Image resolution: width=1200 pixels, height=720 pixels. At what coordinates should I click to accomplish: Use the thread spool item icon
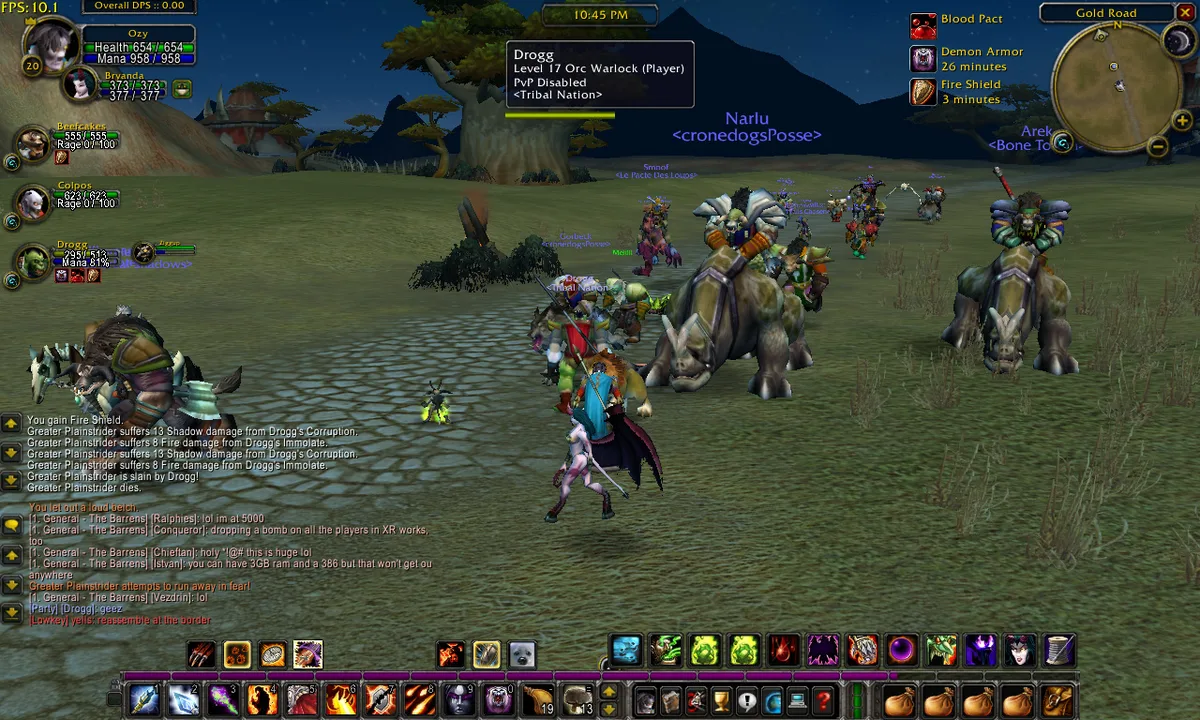1059,651
